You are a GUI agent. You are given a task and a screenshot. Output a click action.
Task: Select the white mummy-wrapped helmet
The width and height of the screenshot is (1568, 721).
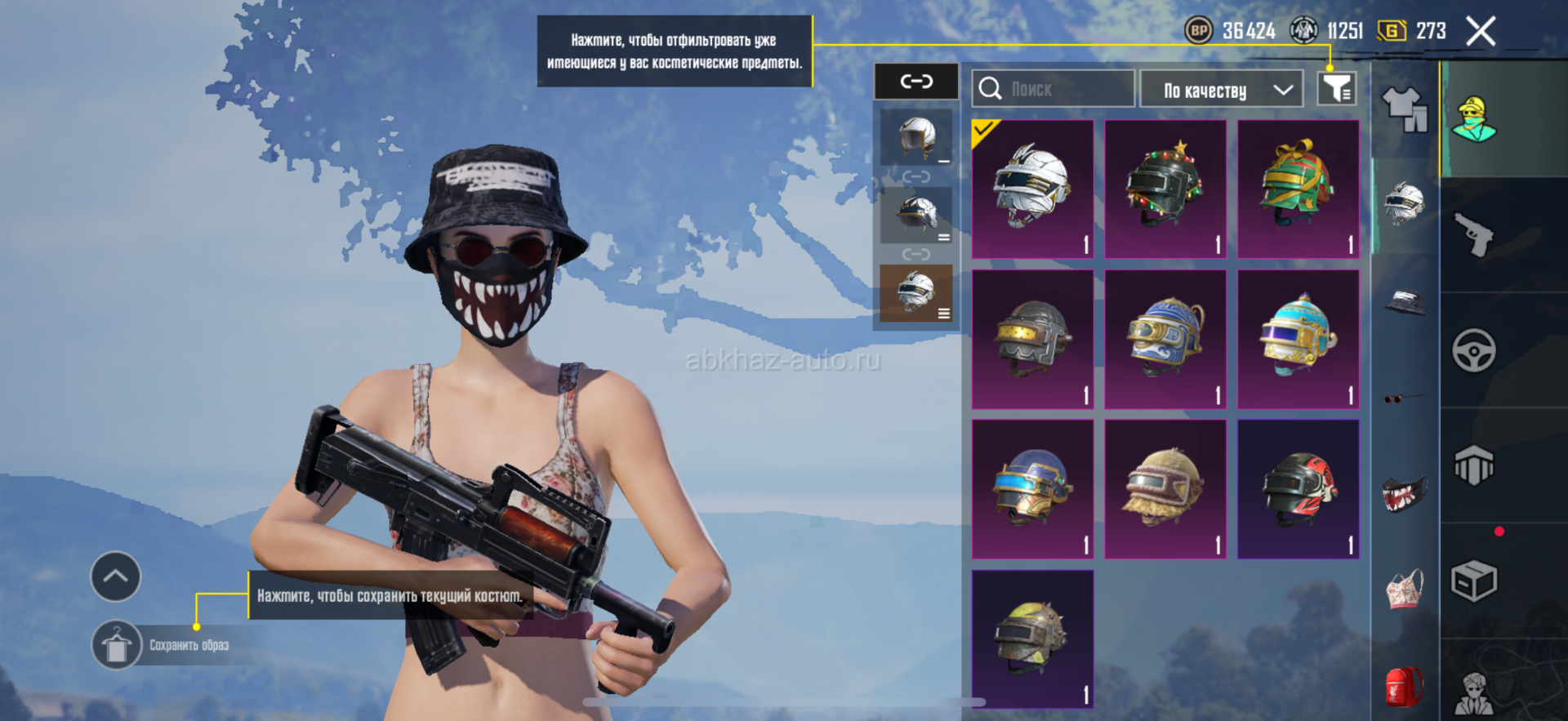[1032, 189]
